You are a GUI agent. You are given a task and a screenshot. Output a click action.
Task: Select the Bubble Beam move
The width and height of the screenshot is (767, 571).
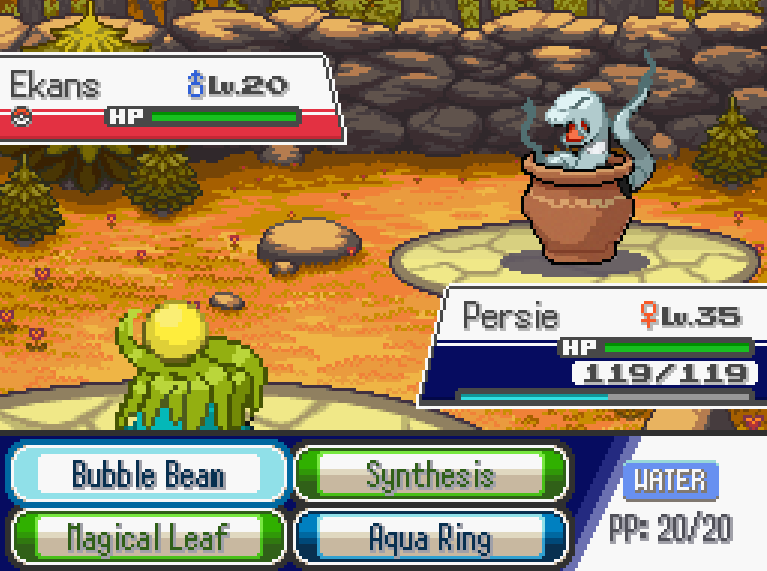(148, 473)
